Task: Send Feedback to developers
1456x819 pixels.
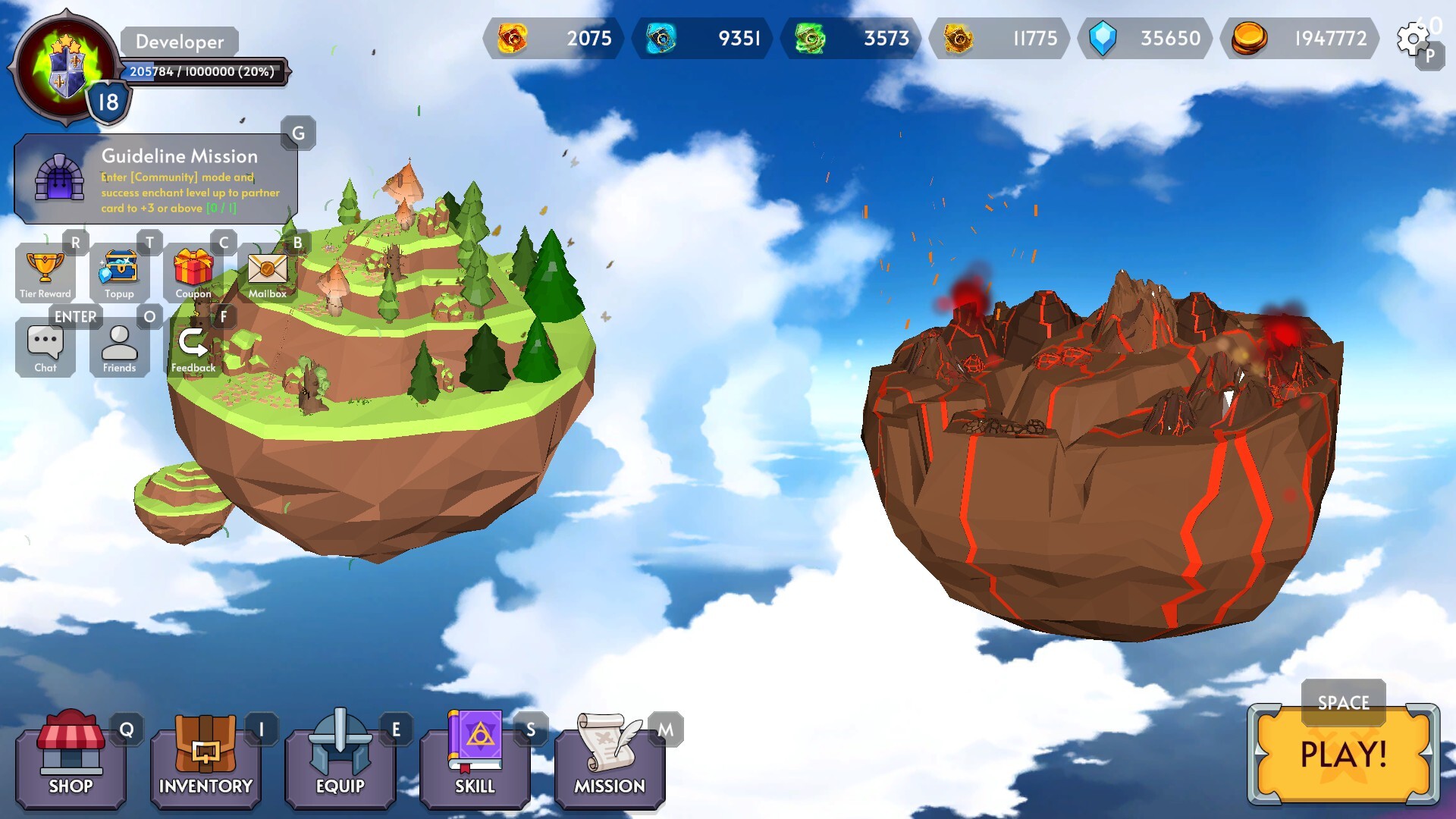Action: click(x=193, y=345)
